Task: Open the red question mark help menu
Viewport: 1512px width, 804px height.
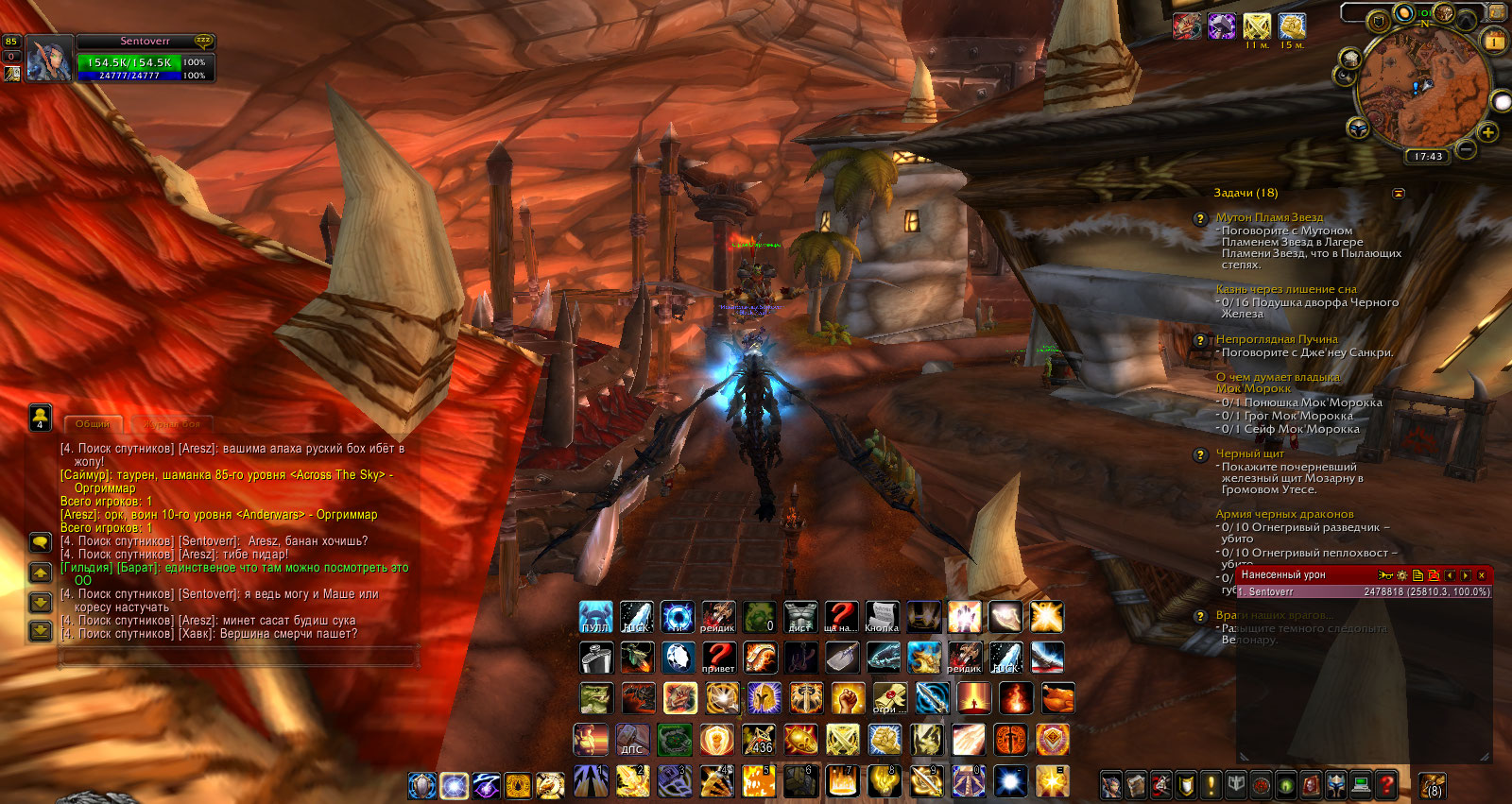Action: click(1385, 784)
